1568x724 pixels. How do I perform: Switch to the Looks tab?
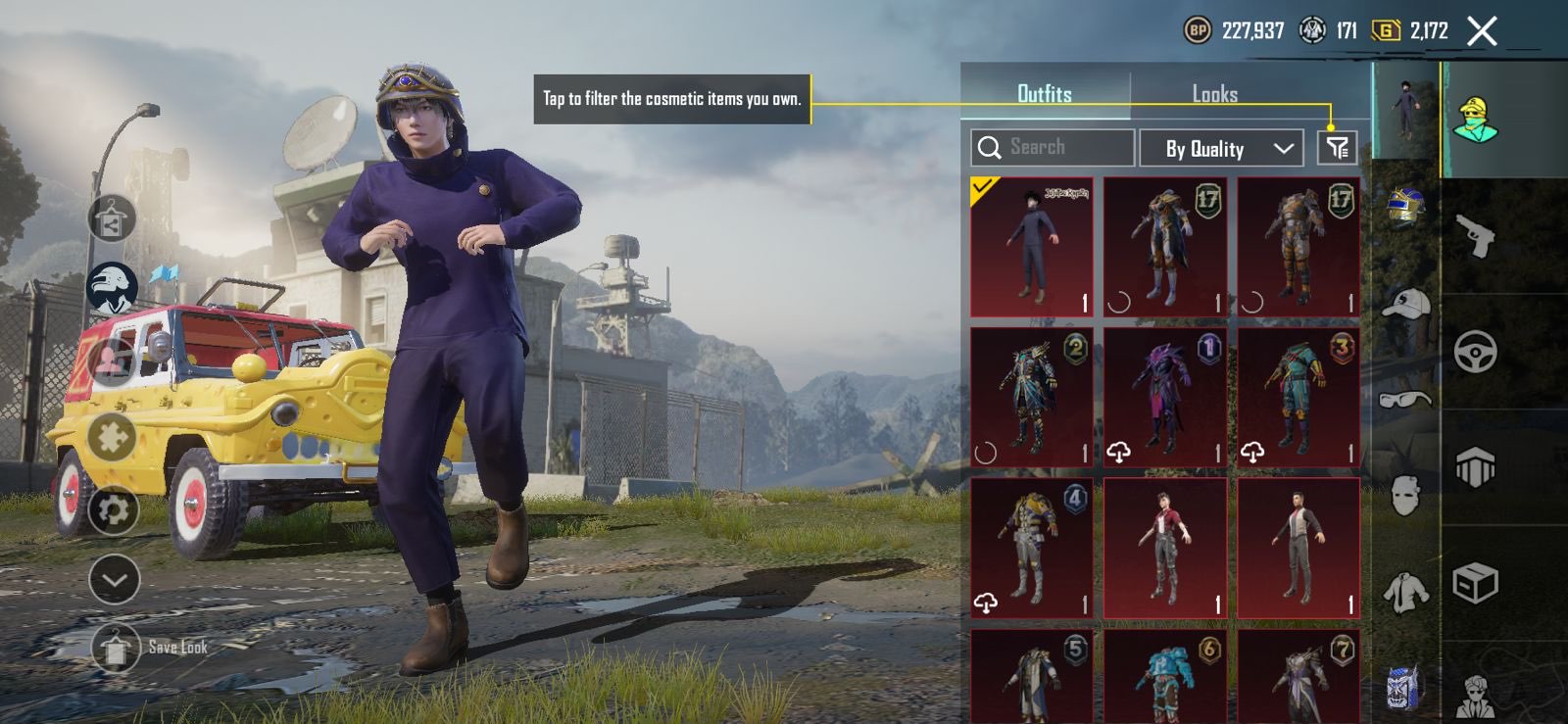1214,94
